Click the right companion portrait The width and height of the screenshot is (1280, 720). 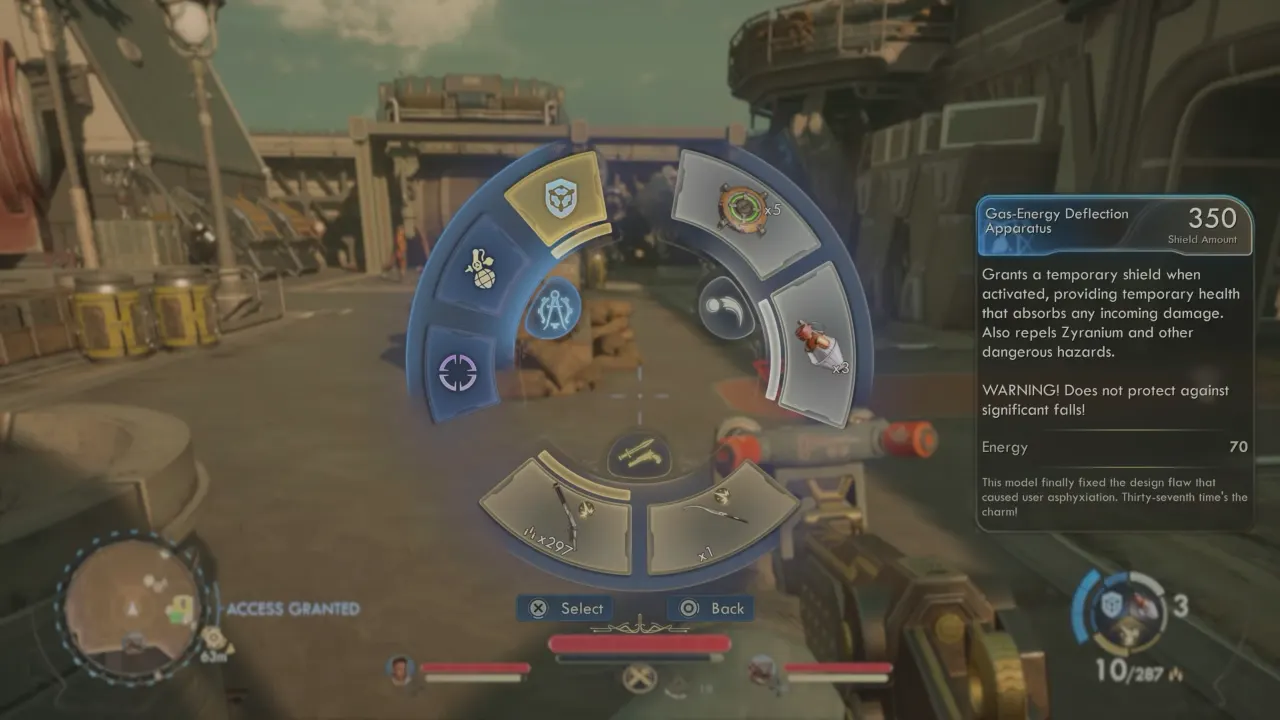(765, 669)
